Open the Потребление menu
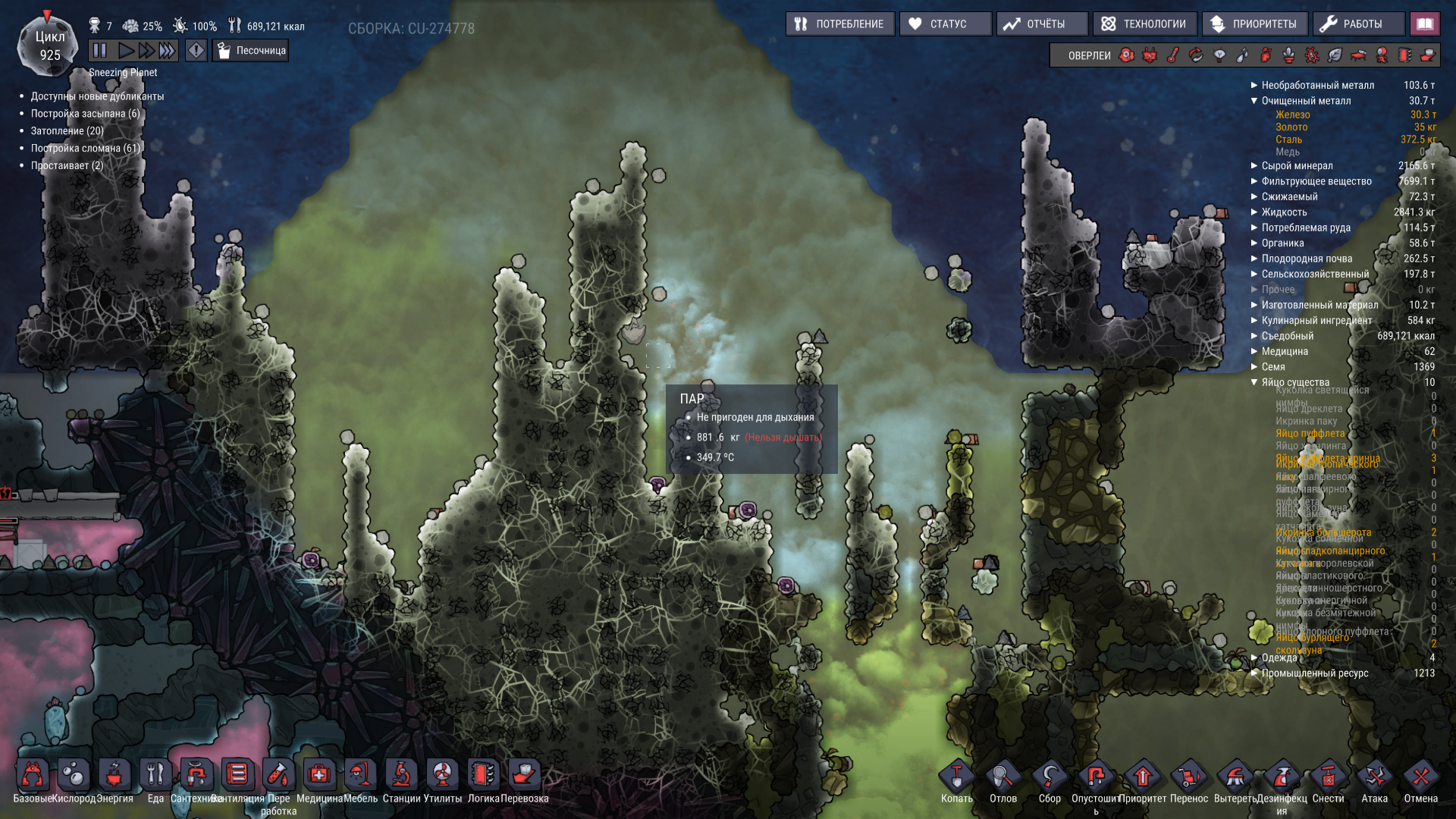 point(840,24)
